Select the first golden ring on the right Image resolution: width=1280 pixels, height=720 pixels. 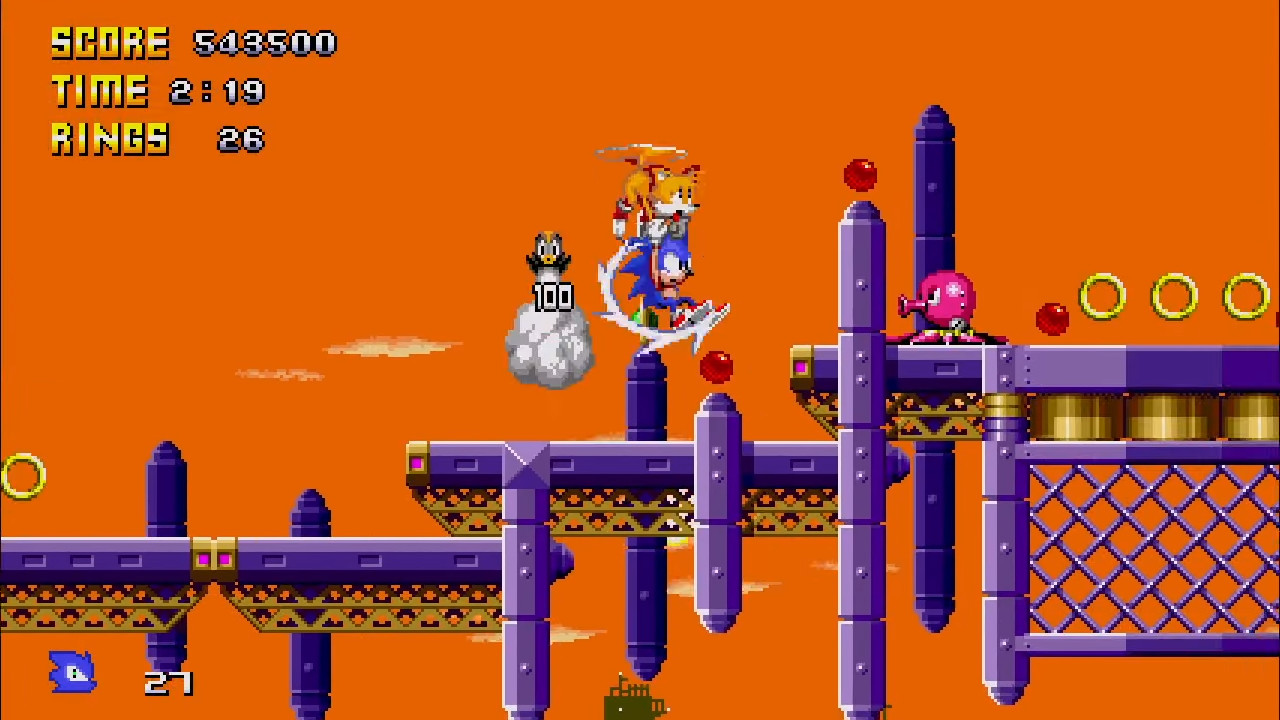1104,297
